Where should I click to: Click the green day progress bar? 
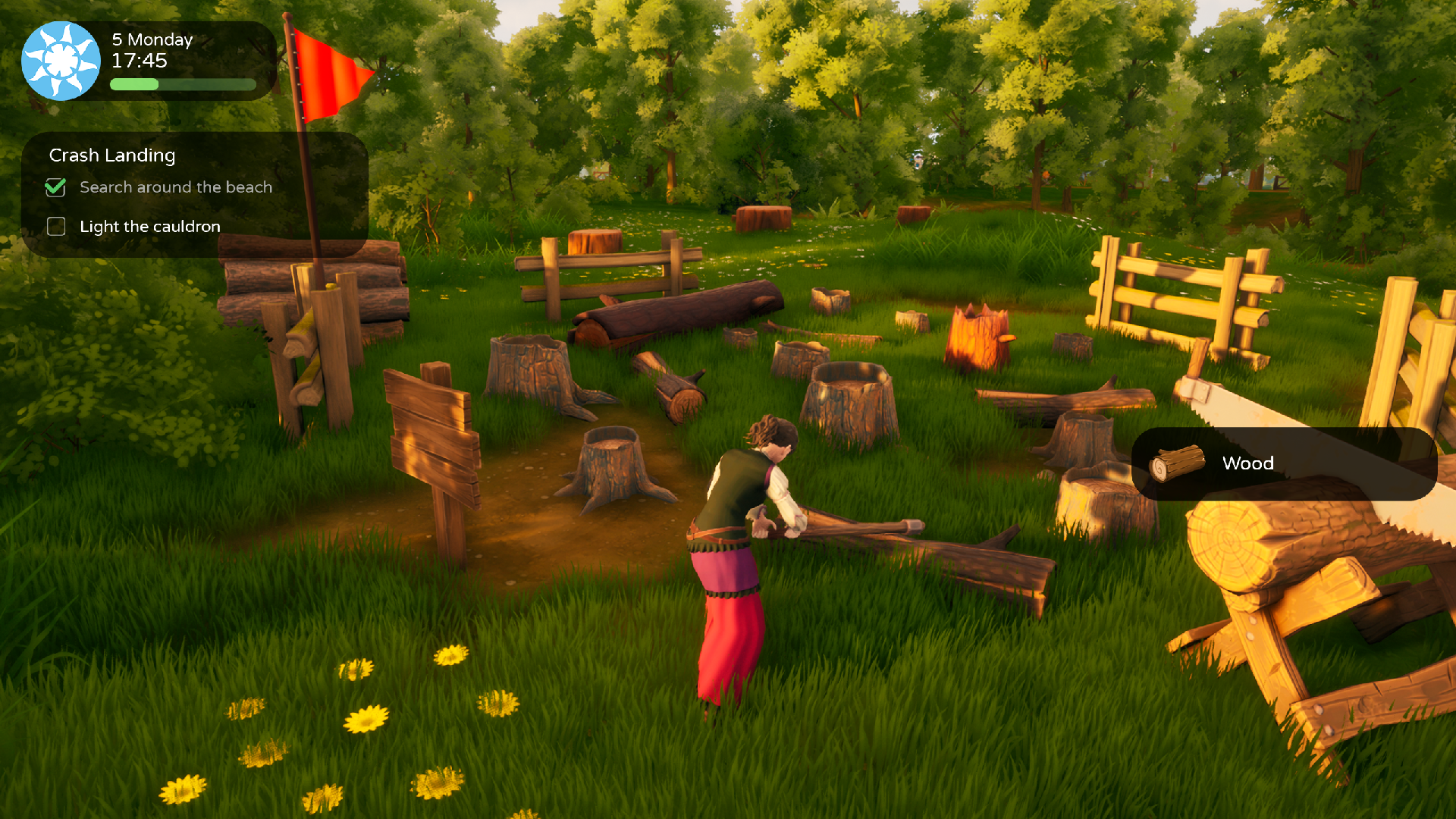182,86
